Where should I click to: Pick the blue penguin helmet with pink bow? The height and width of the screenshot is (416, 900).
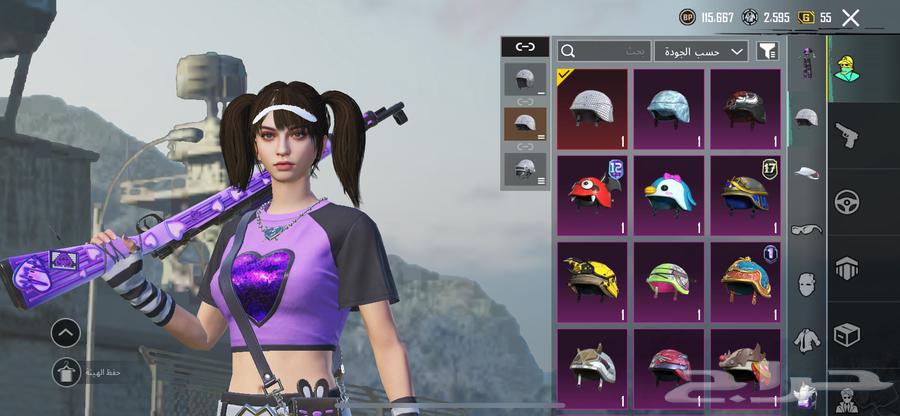[668, 194]
